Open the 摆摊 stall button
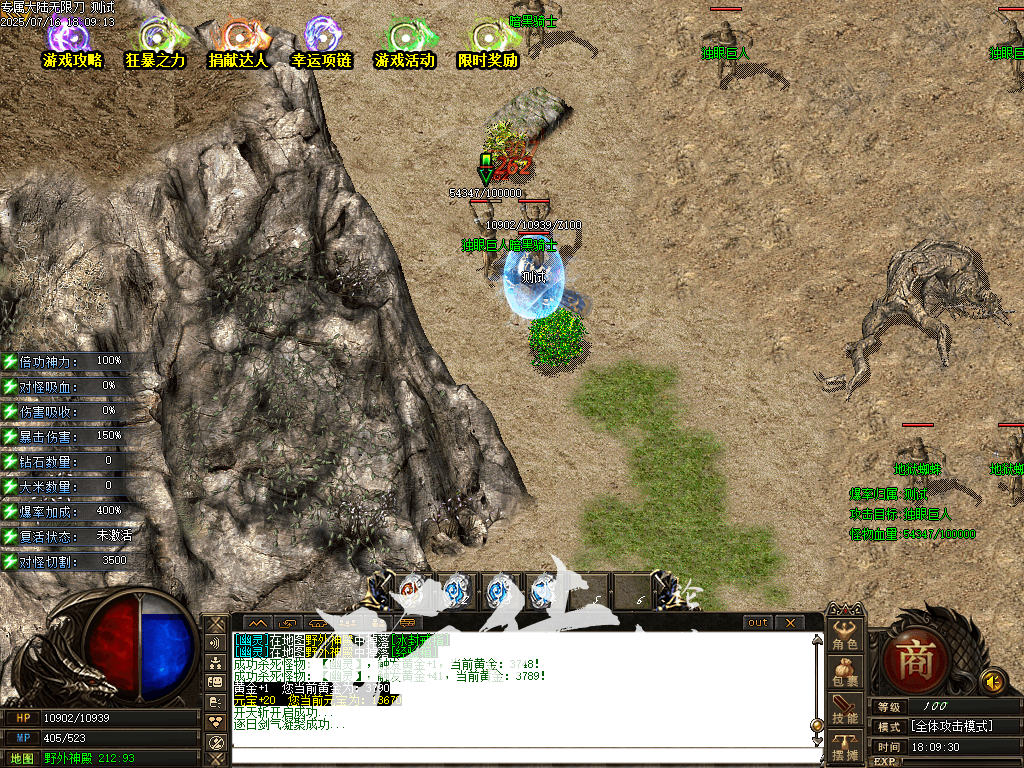Viewport: 1024px width, 768px height. (x=846, y=746)
